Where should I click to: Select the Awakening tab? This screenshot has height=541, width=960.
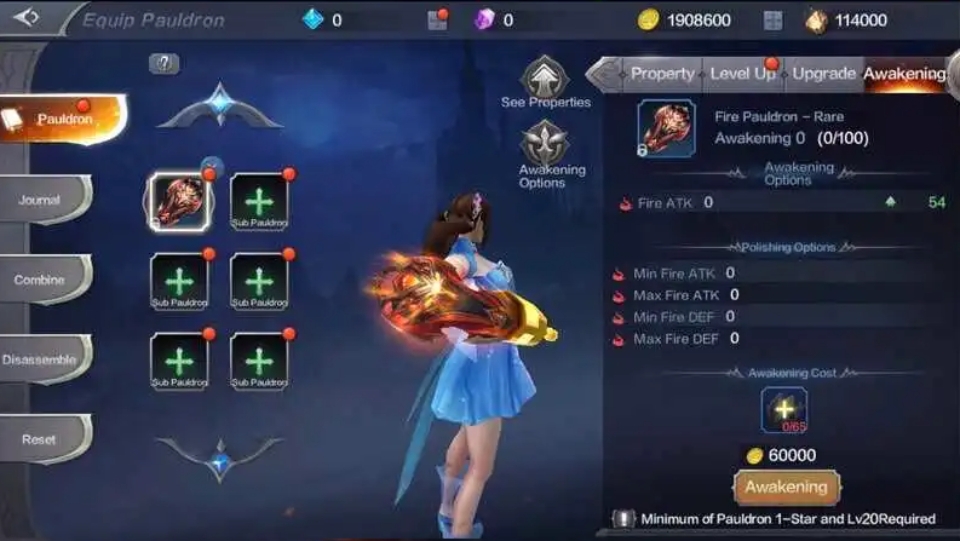click(903, 74)
